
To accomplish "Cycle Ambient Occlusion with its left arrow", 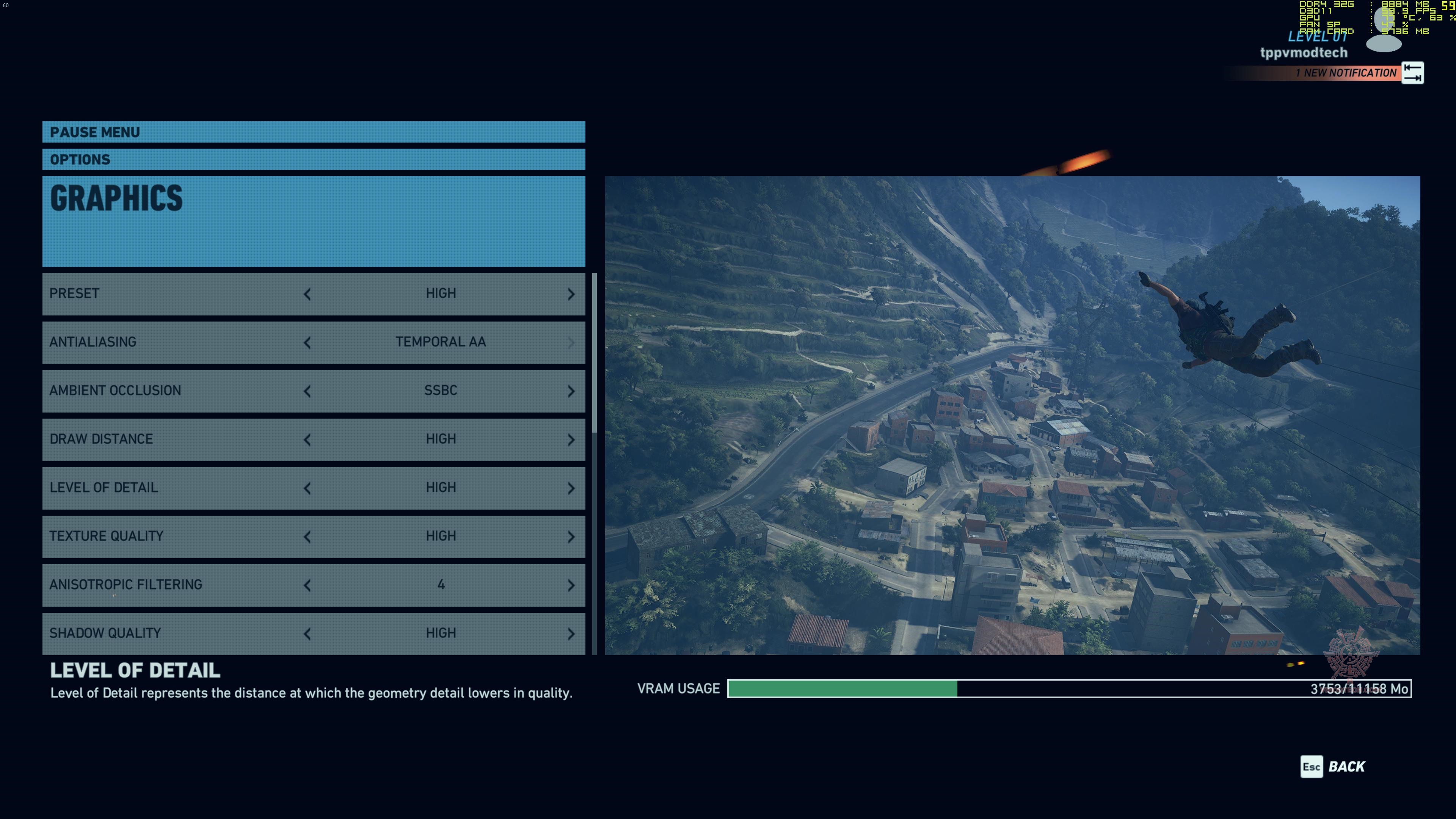I will point(307,391).
